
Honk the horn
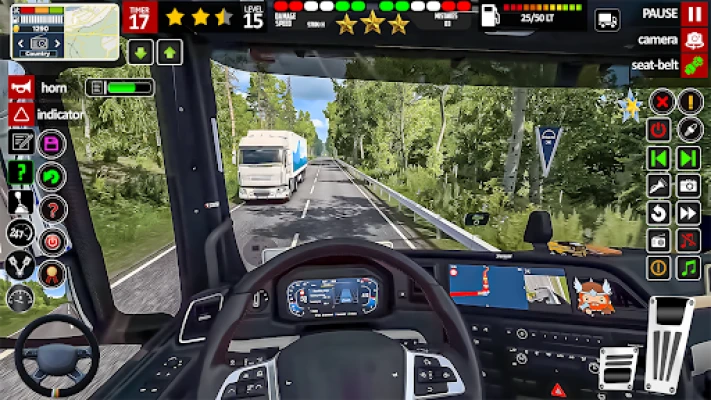pos(20,88)
